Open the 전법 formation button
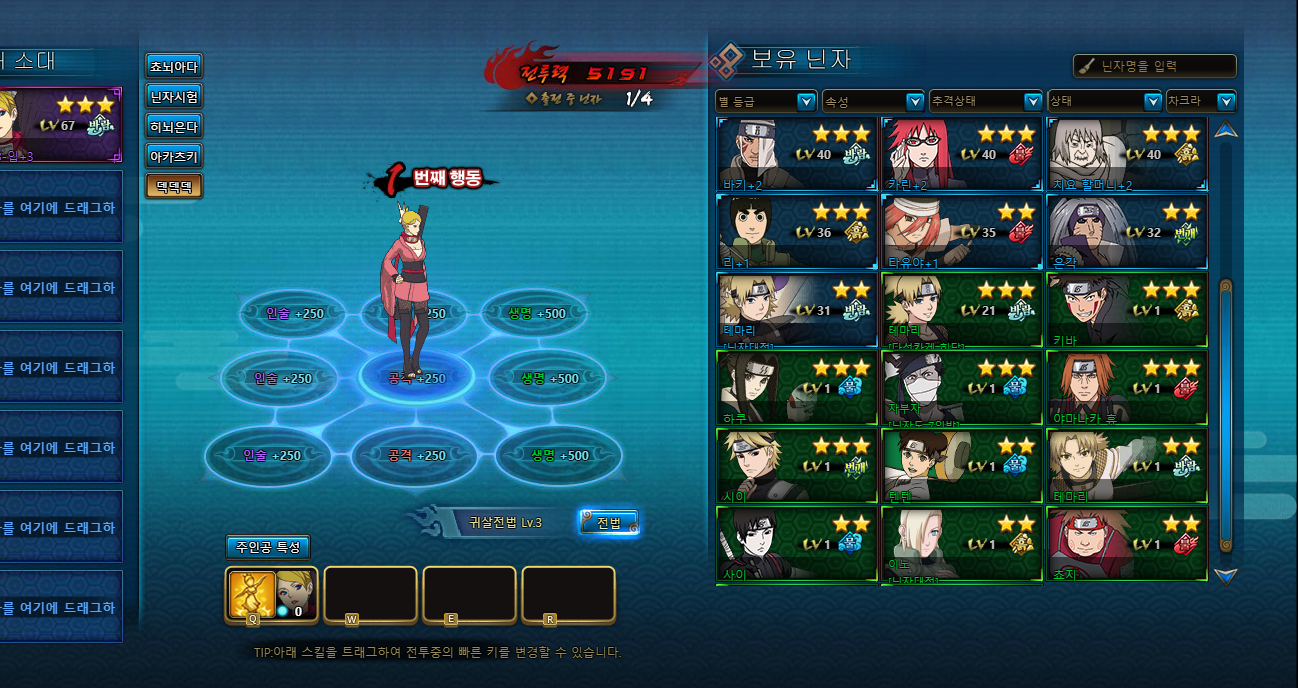The width and height of the screenshot is (1298, 688). pos(609,522)
